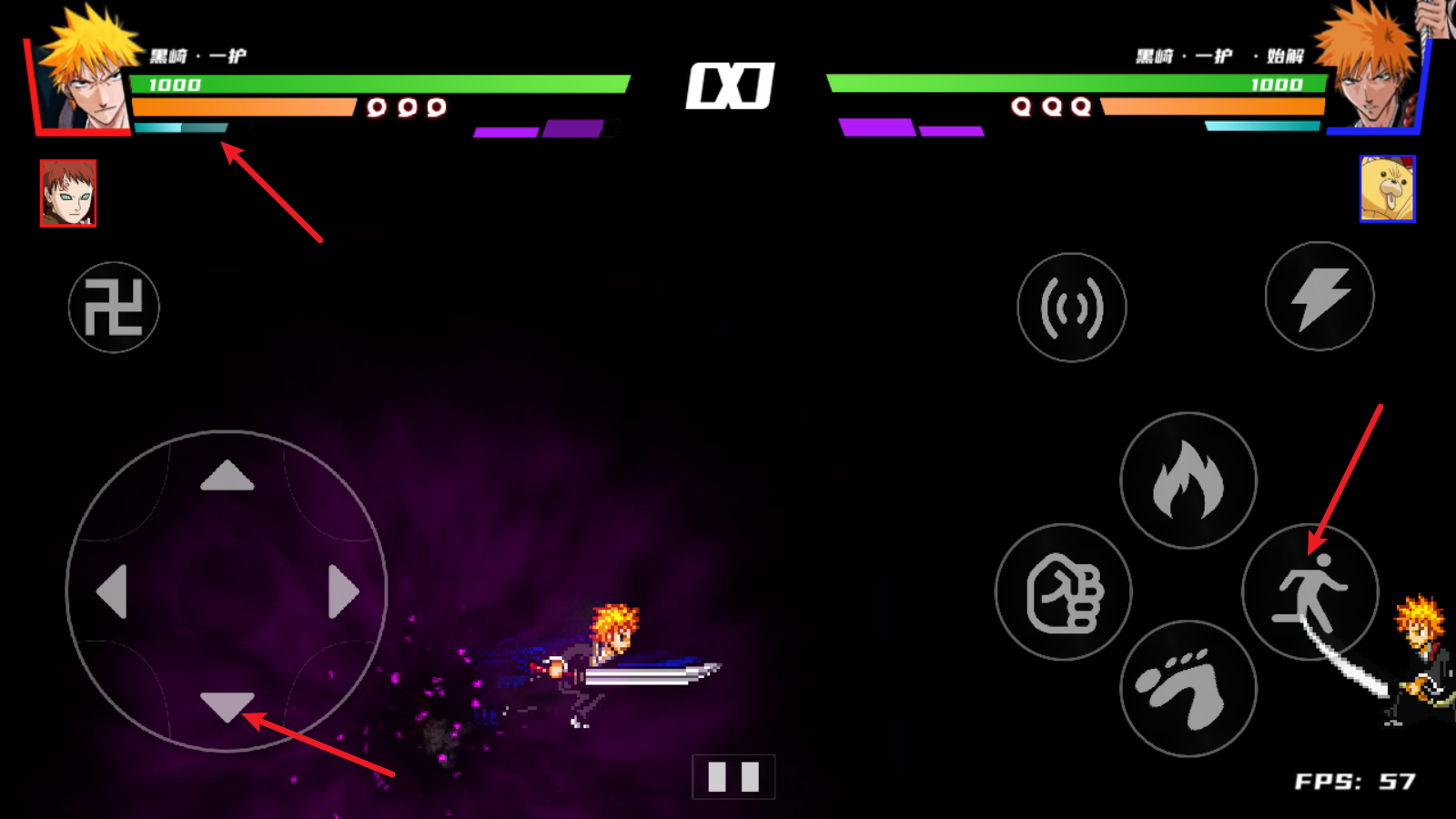The width and height of the screenshot is (1456, 819).
Task: Activate the fist attack button
Action: (x=1064, y=592)
